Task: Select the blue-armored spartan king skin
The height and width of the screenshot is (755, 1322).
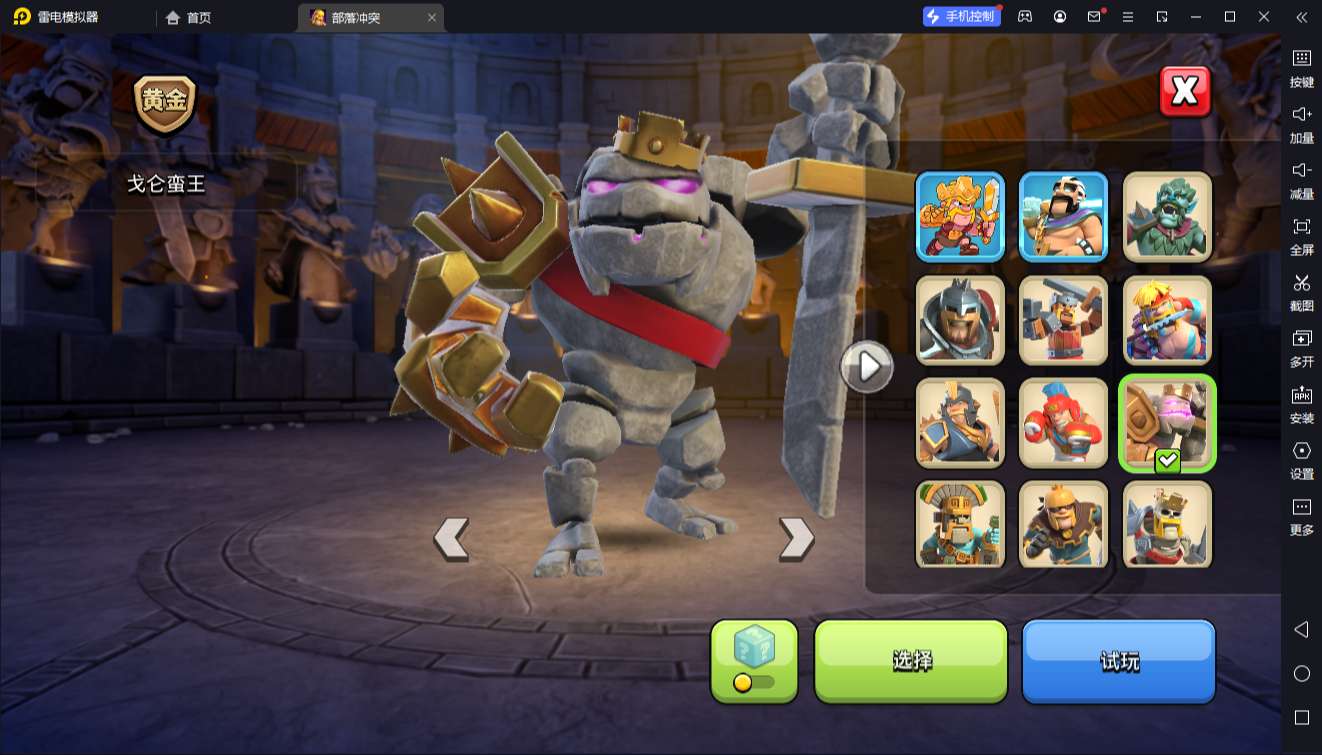Action: (960, 423)
